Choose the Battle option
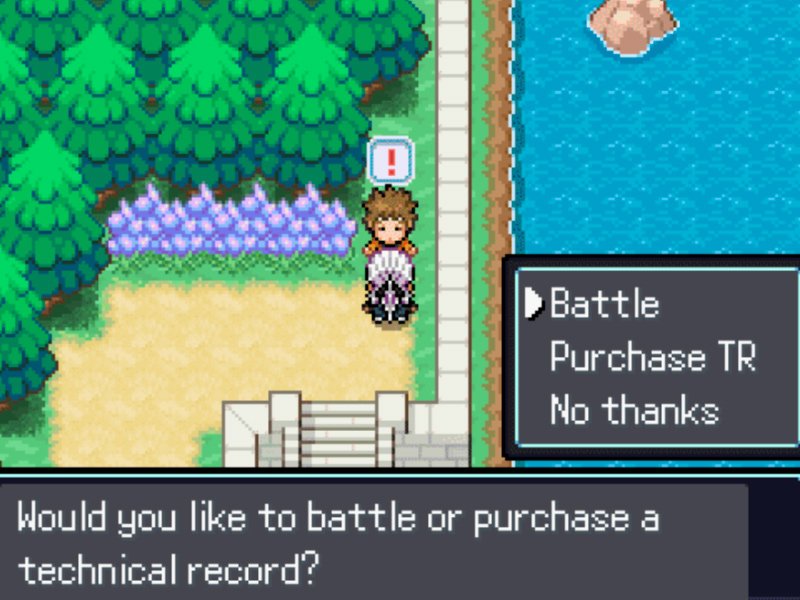This screenshot has width=800, height=600. [x=604, y=304]
